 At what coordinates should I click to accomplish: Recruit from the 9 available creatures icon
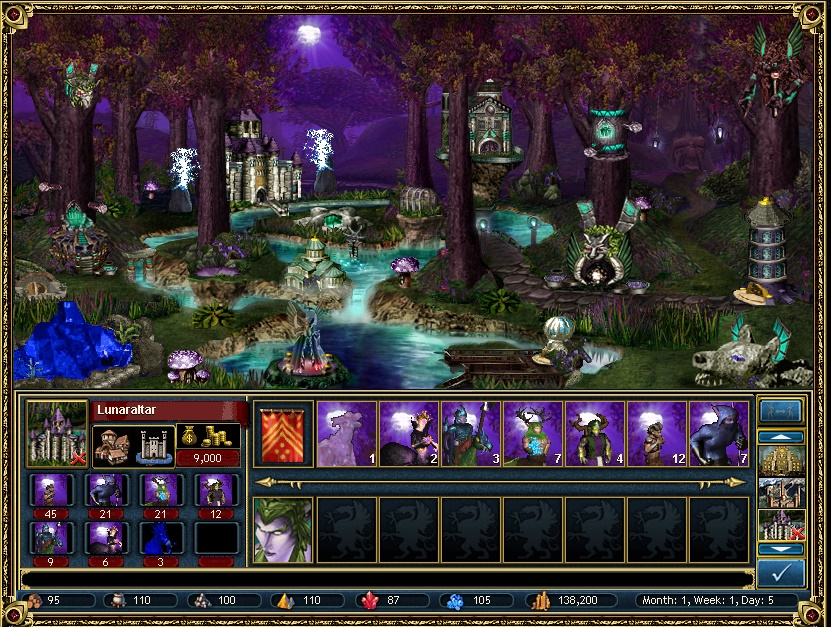[x=47, y=538]
